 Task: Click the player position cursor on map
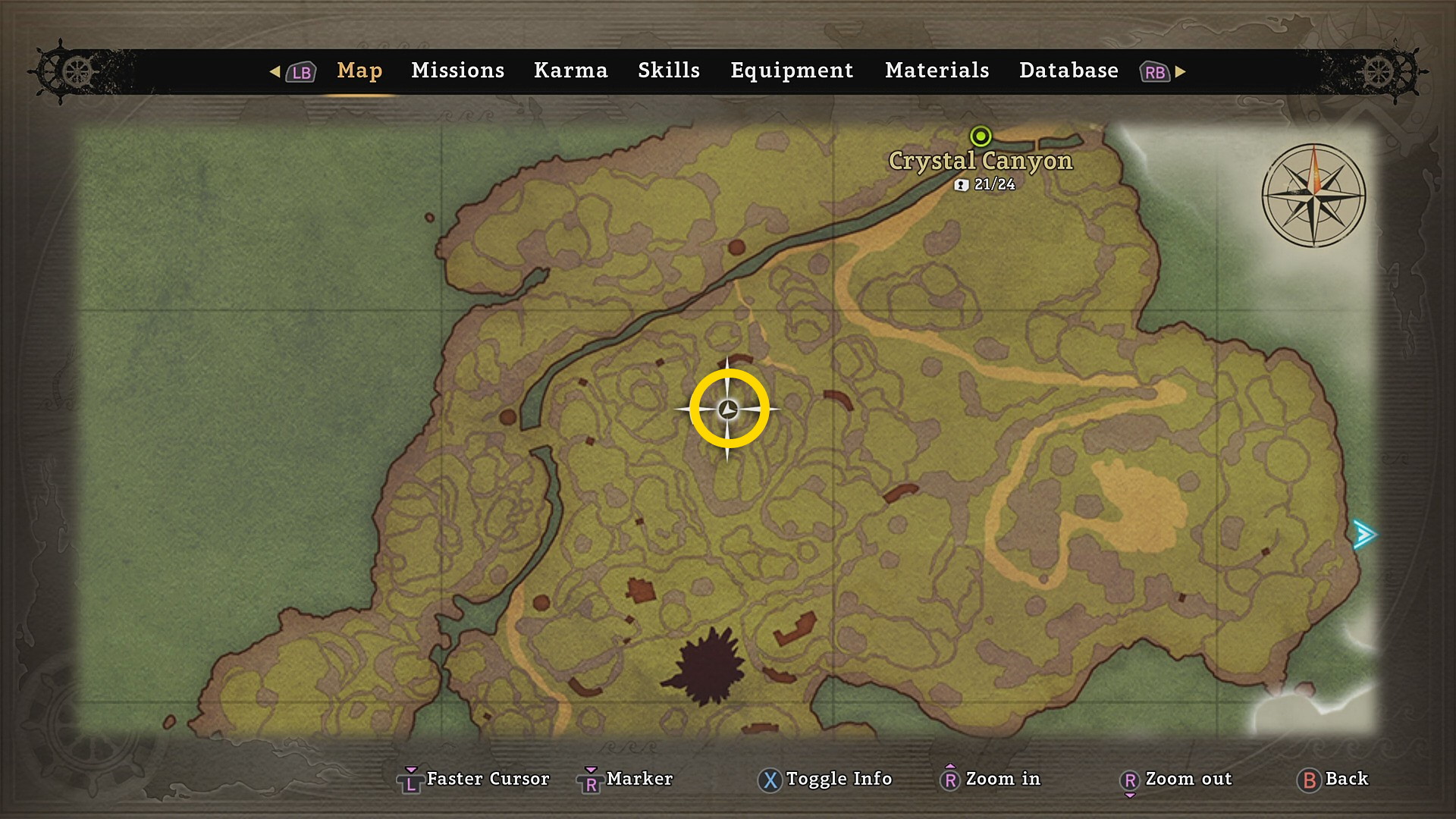click(728, 409)
